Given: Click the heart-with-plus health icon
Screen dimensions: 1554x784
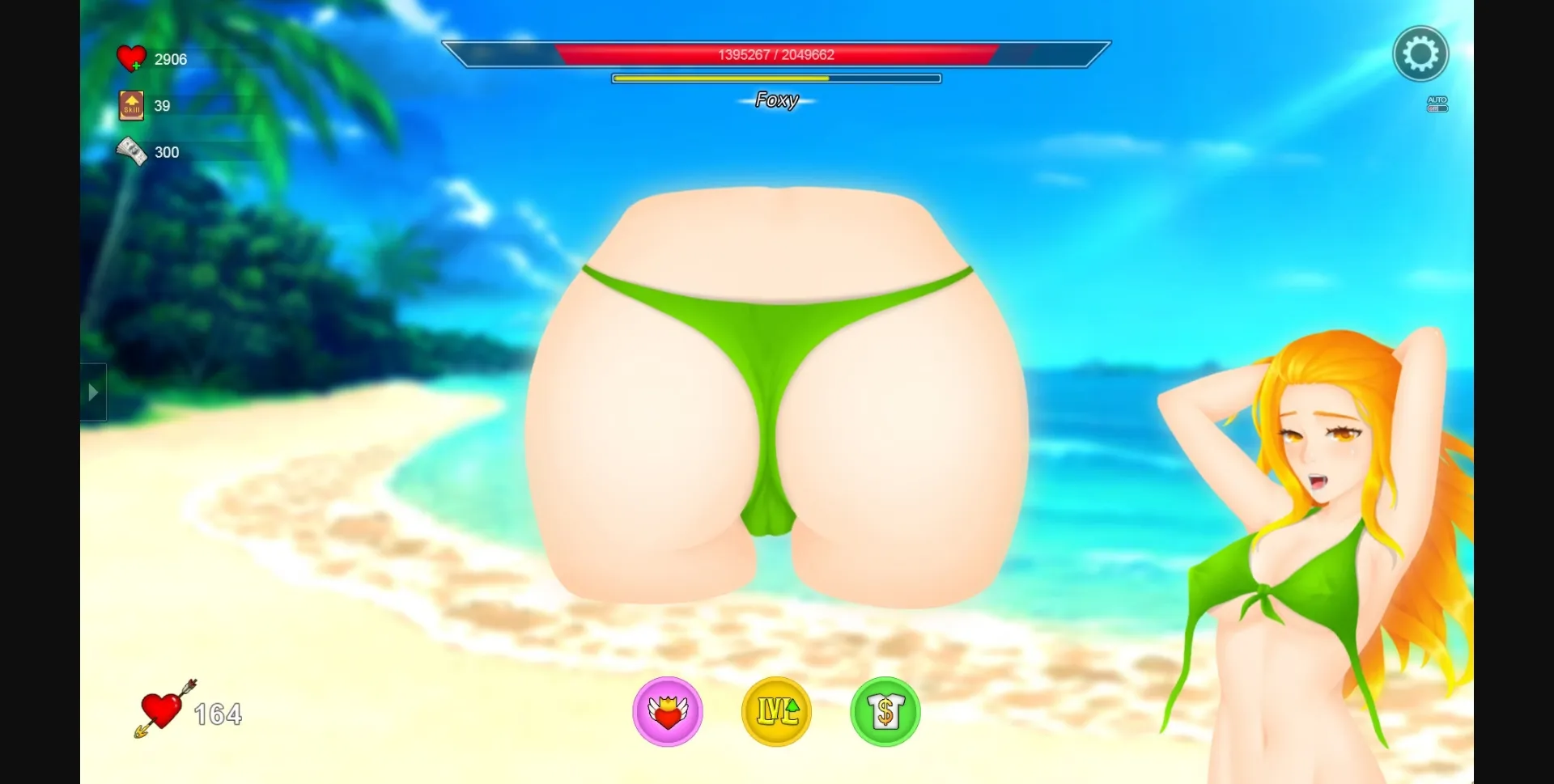Looking at the screenshot, I should coord(129,57).
